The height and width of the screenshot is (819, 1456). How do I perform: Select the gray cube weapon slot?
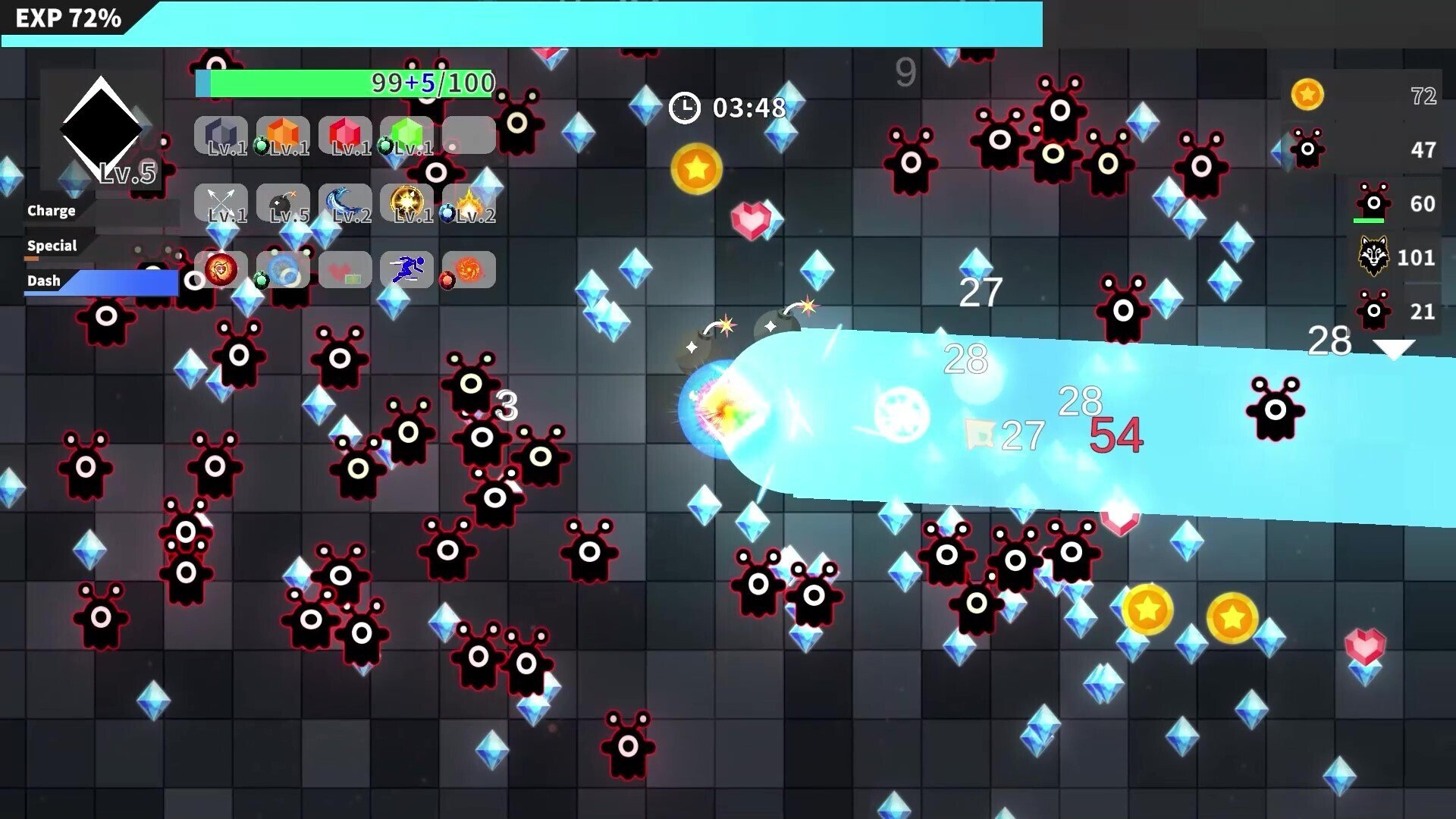tap(221, 135)
